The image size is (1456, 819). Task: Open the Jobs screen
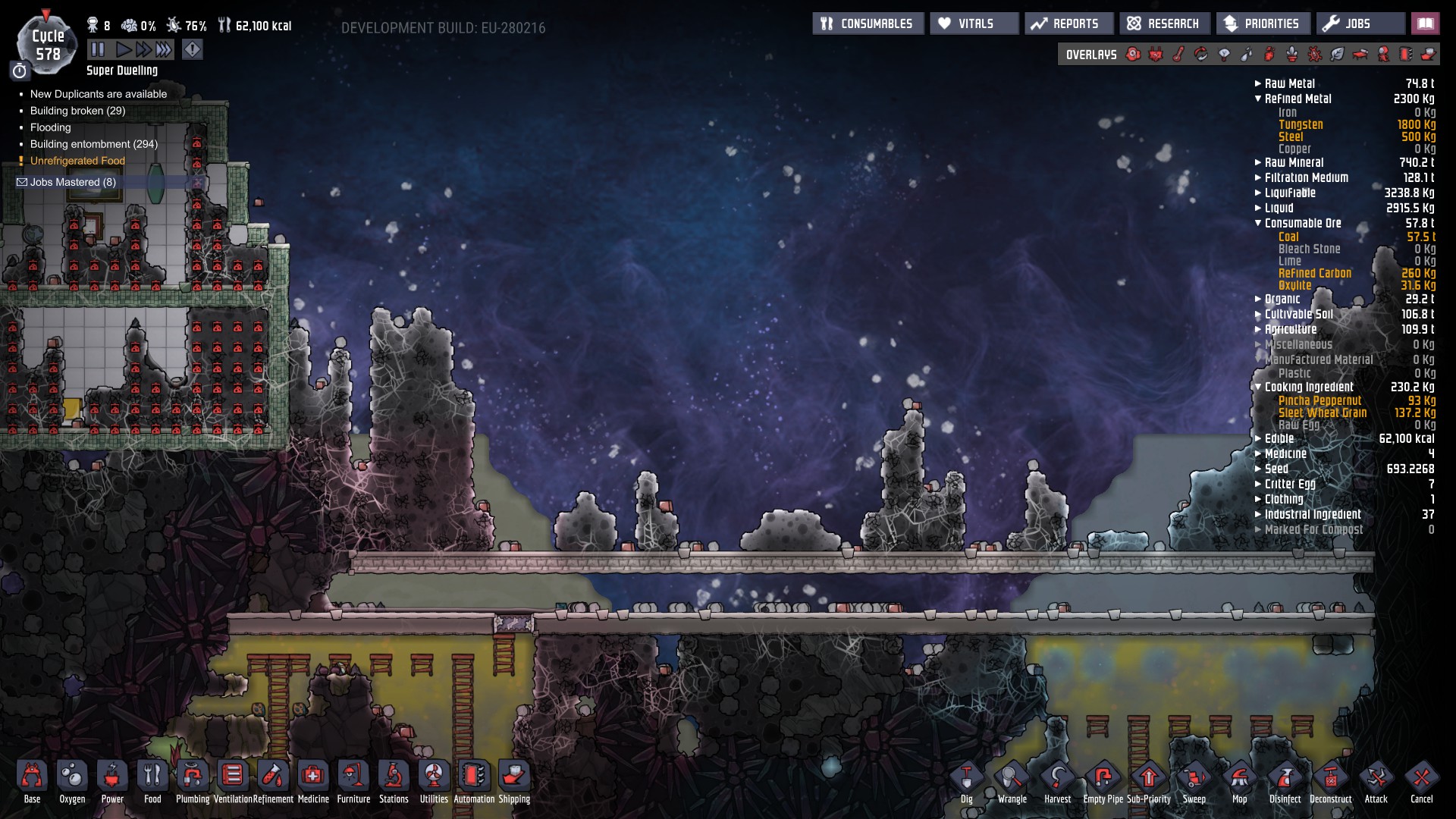pyautogui.click(x=1359, y=24)
